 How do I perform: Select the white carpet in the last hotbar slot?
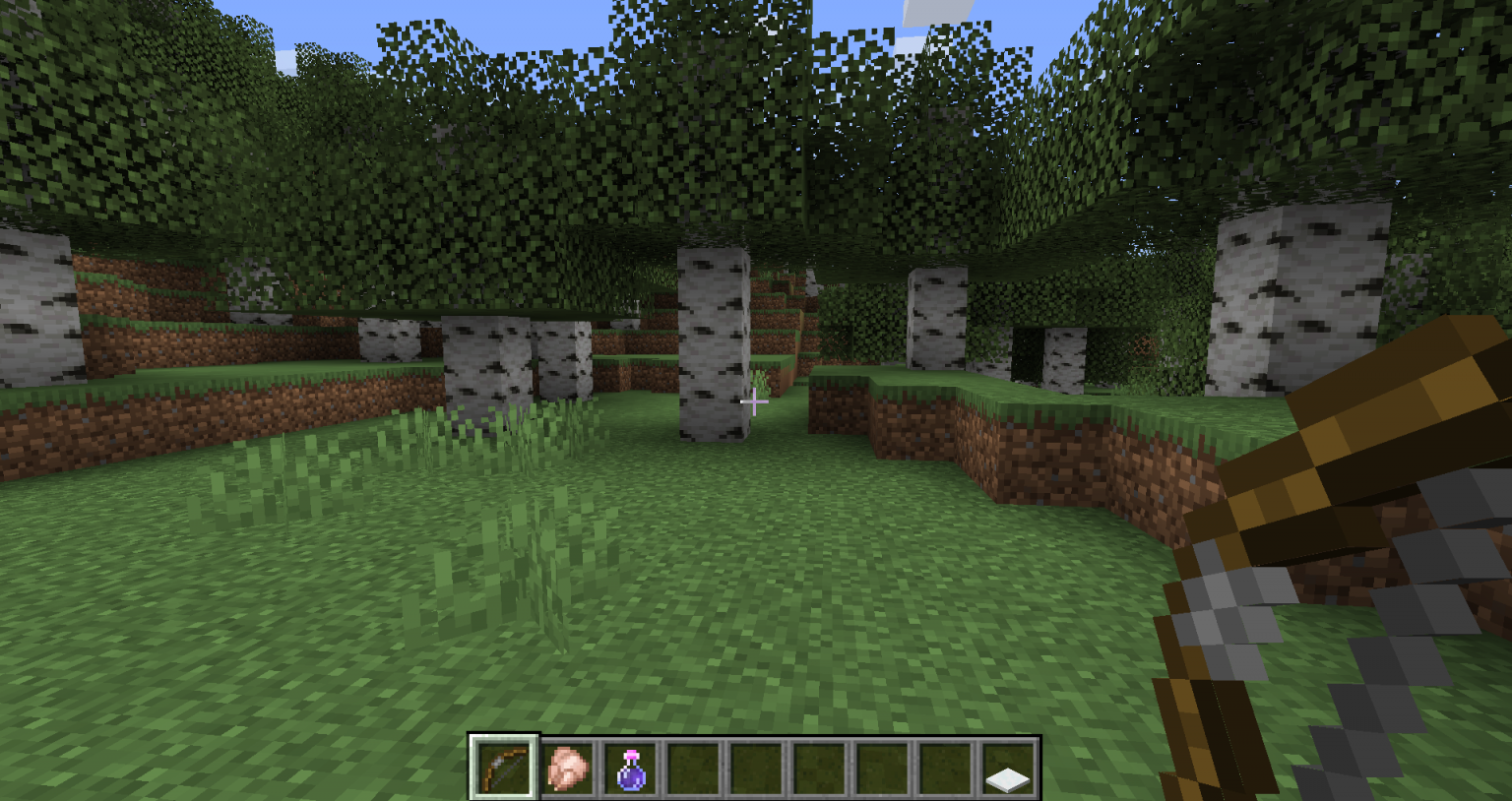[x=1008, y=774]
